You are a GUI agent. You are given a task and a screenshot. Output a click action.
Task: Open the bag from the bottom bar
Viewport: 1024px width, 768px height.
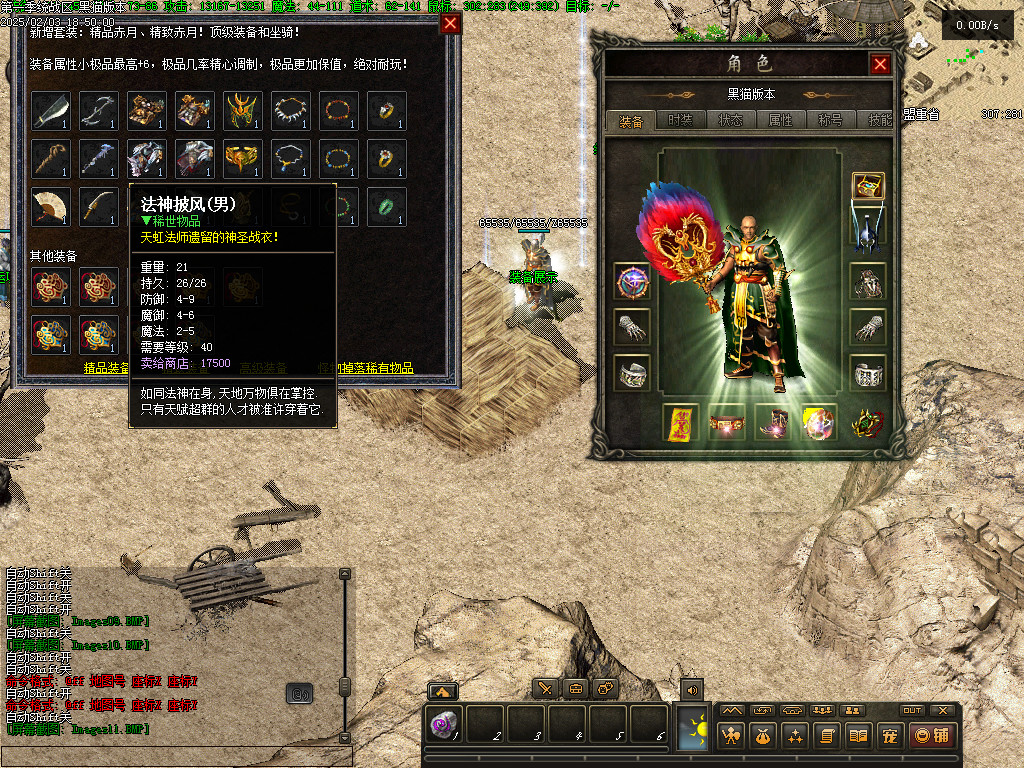point(764,736)
